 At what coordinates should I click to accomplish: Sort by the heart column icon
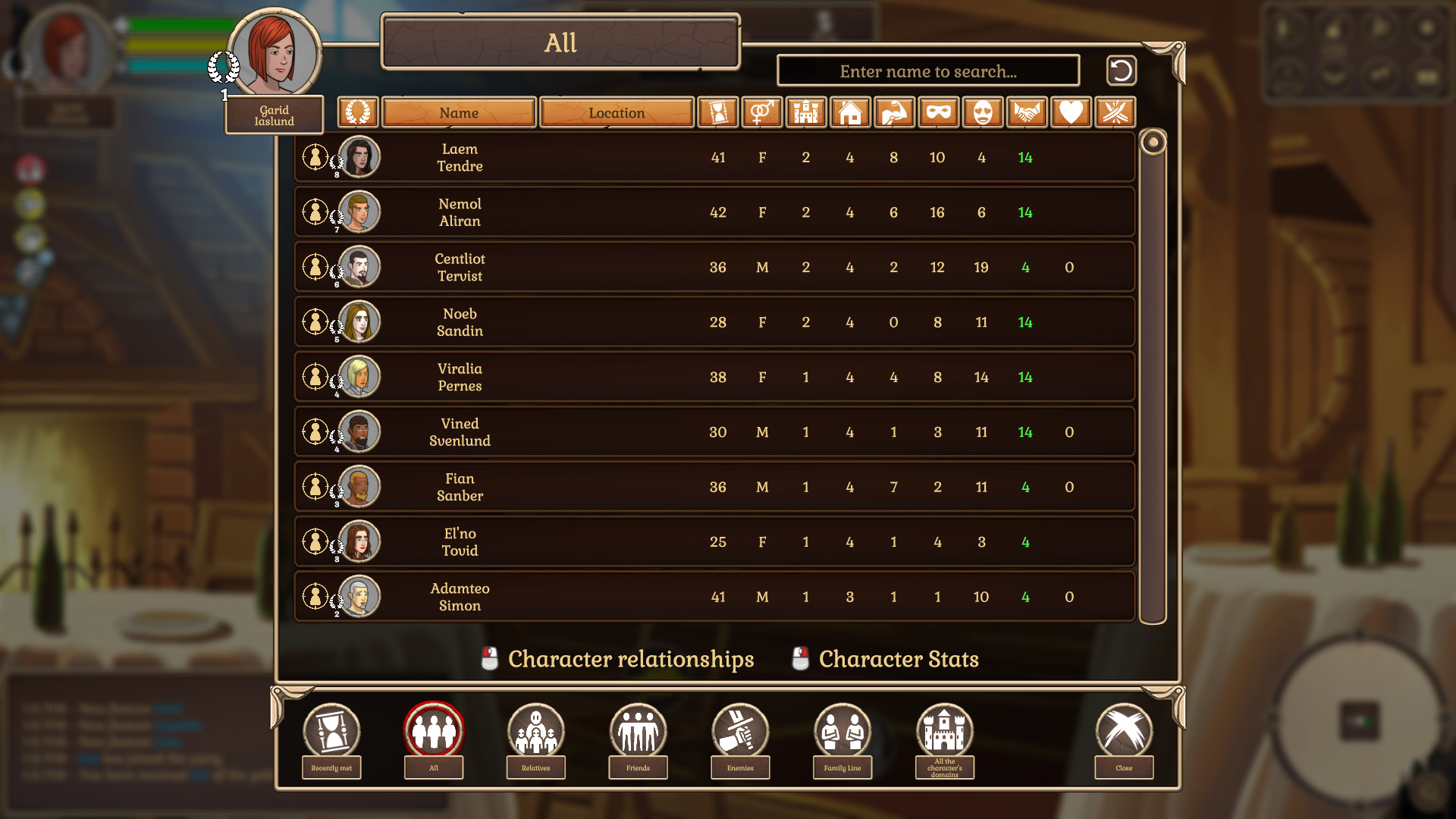pyautogui.click(x=1070, y=113)
